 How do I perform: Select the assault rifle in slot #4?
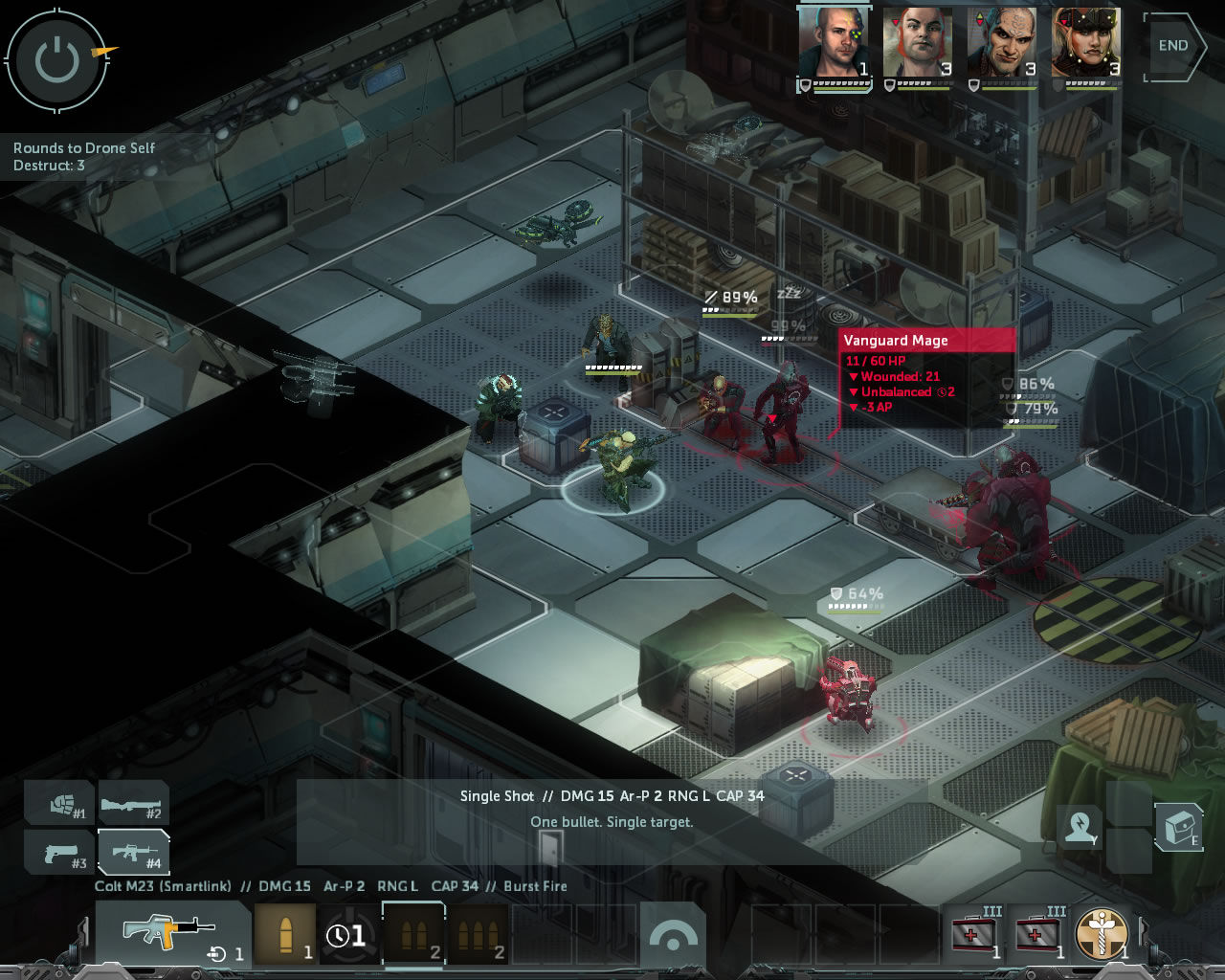coord(132,851)
